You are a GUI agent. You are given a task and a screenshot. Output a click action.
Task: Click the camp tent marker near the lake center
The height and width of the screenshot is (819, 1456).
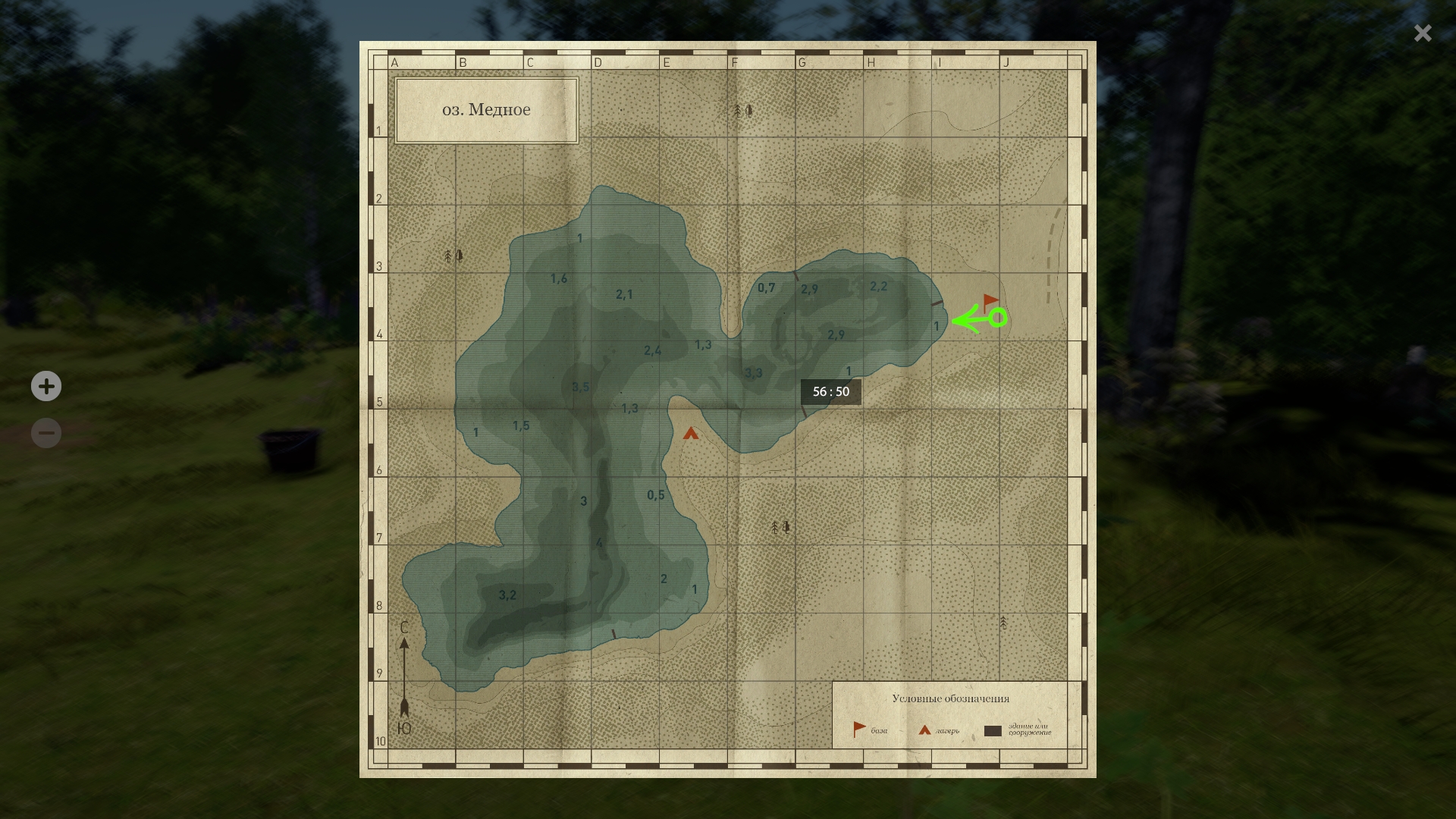[689, 433]
